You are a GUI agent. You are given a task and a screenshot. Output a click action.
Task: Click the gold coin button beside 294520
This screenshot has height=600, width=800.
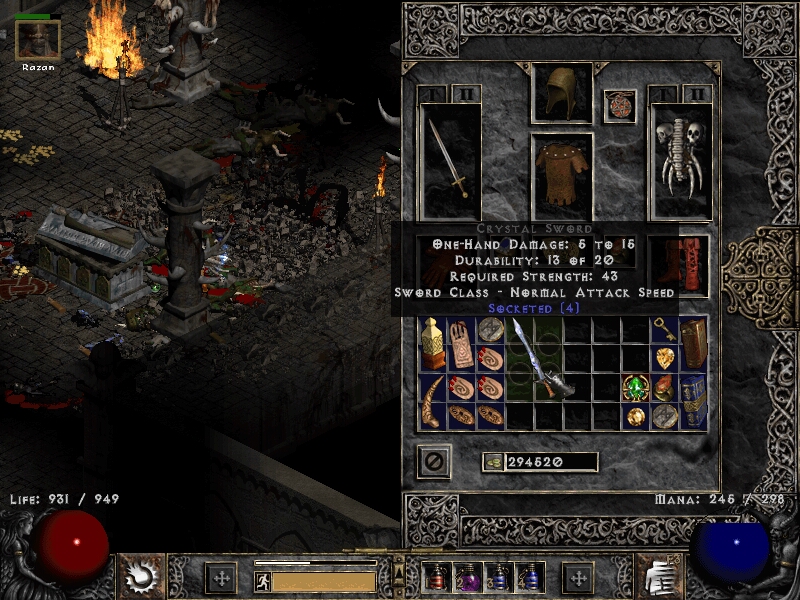click(492, 462)
